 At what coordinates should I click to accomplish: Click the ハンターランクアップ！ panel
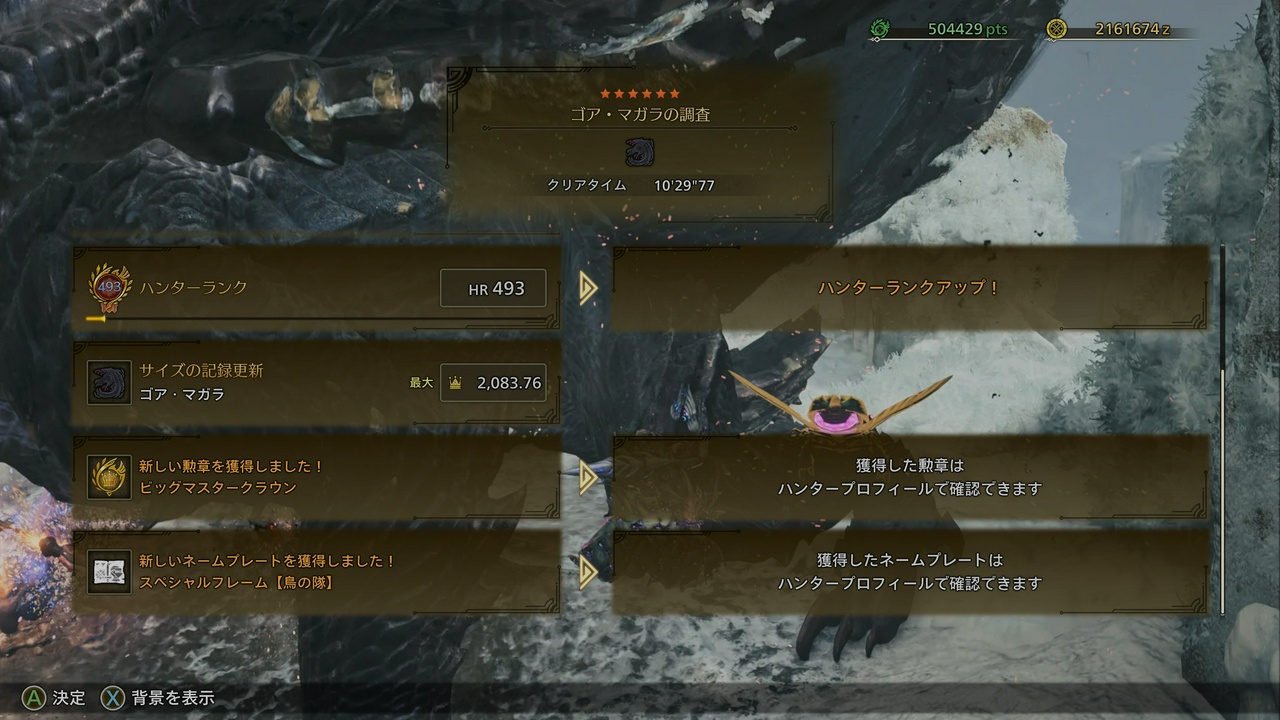(908, 288)
